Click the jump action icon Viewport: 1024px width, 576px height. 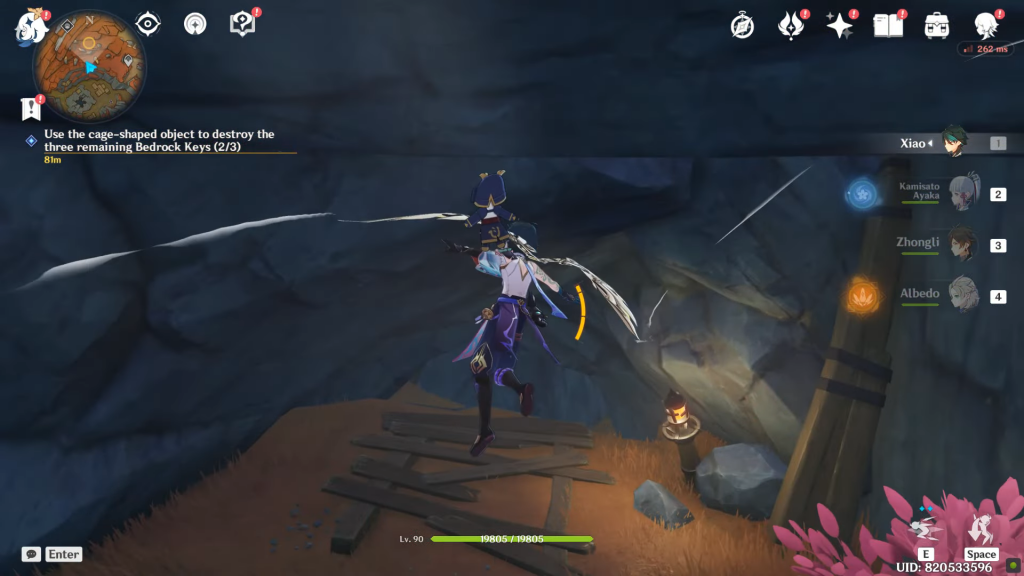[x=981, y=527]
